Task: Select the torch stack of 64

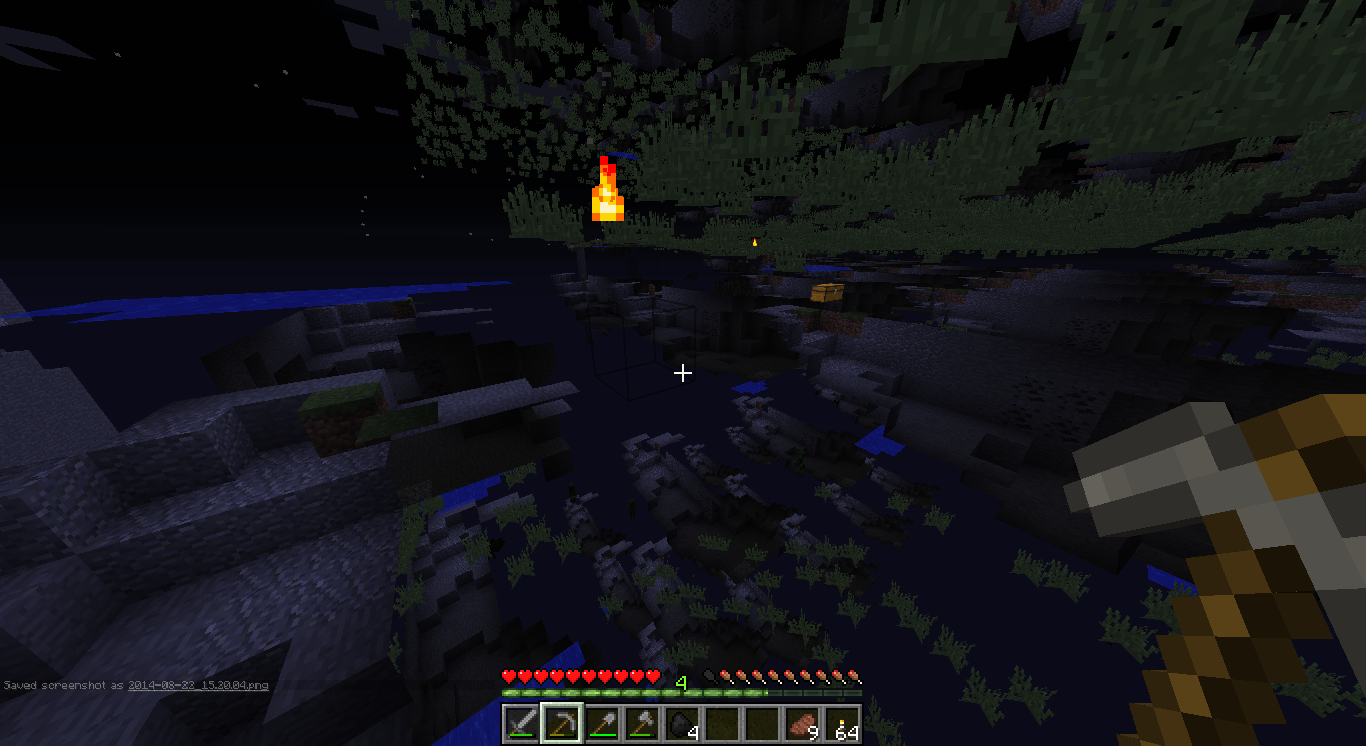Action: point(841,722)
